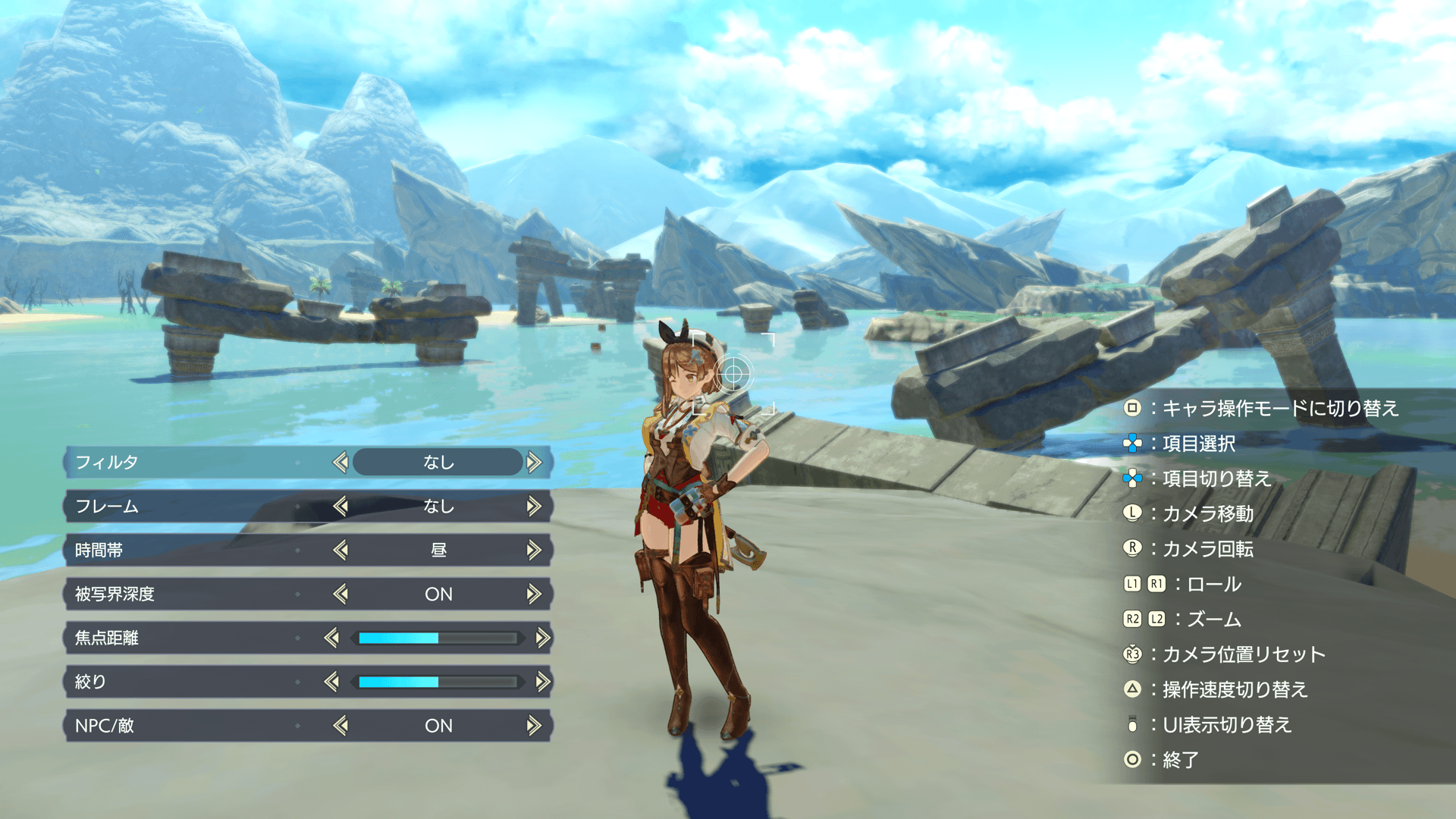This screenshot has height=819, width=1456.
Task: Click the right arrow of フィルタ setting
Action: (535, 462)
